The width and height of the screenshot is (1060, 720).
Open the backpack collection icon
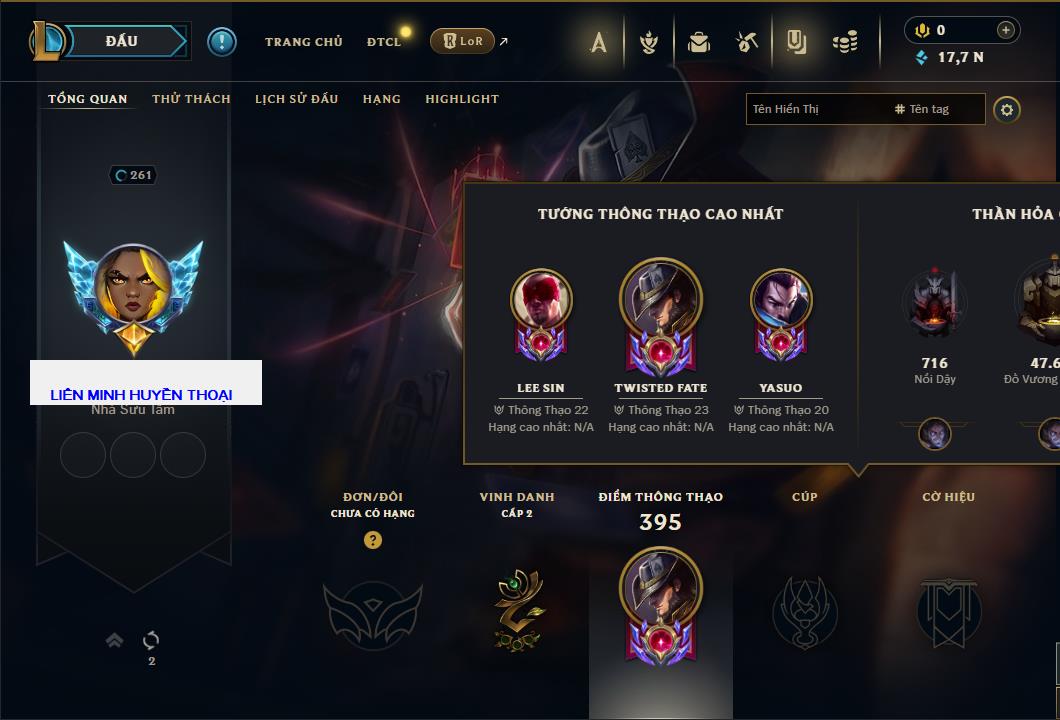699,42
